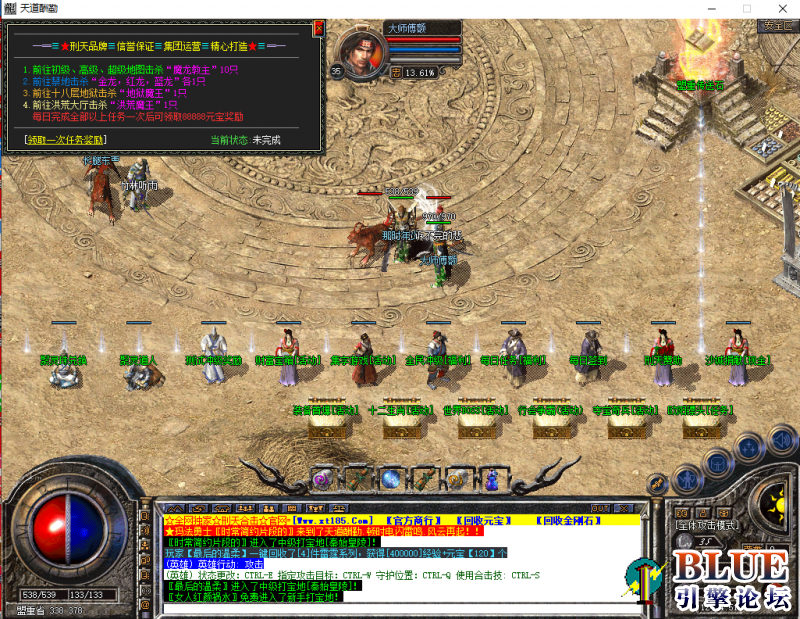
Task: Close the daily quest panel
Action: point(319,29)
